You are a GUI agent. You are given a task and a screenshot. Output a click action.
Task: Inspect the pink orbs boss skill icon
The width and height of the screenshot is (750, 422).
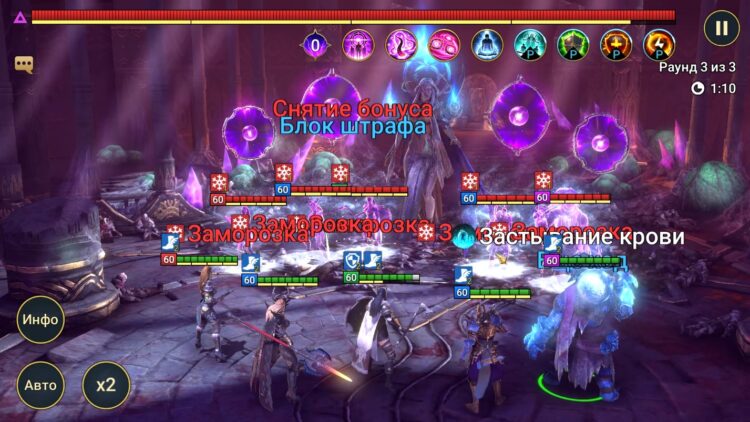[444, 45]
